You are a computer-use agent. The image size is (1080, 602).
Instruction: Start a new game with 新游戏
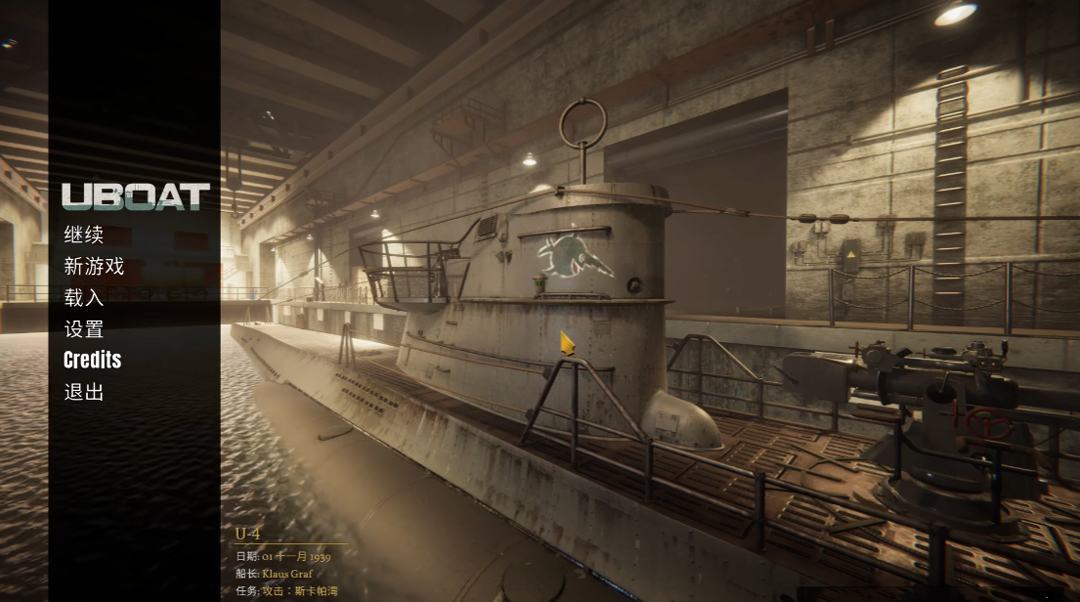pyautogui.click(x=94, y=266)
